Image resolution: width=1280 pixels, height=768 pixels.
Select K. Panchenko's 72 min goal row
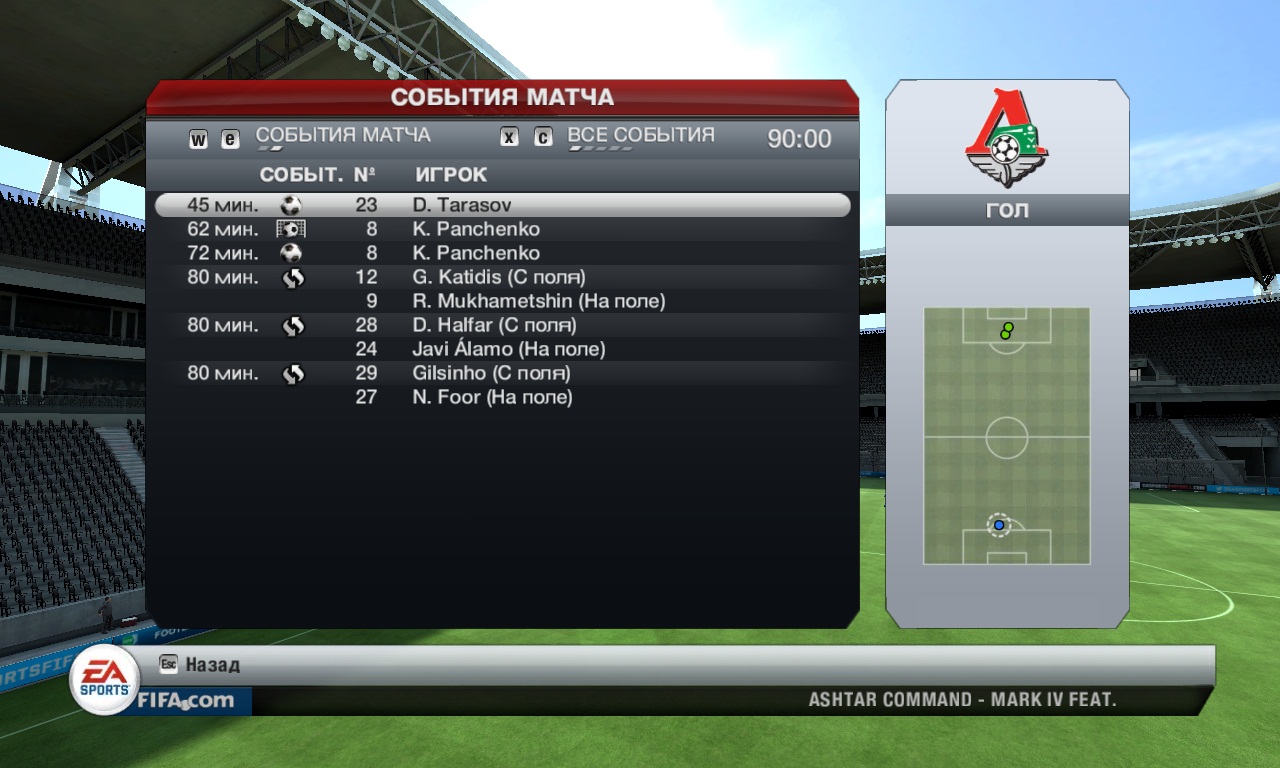pyautogui.click(x=502, y=253)
